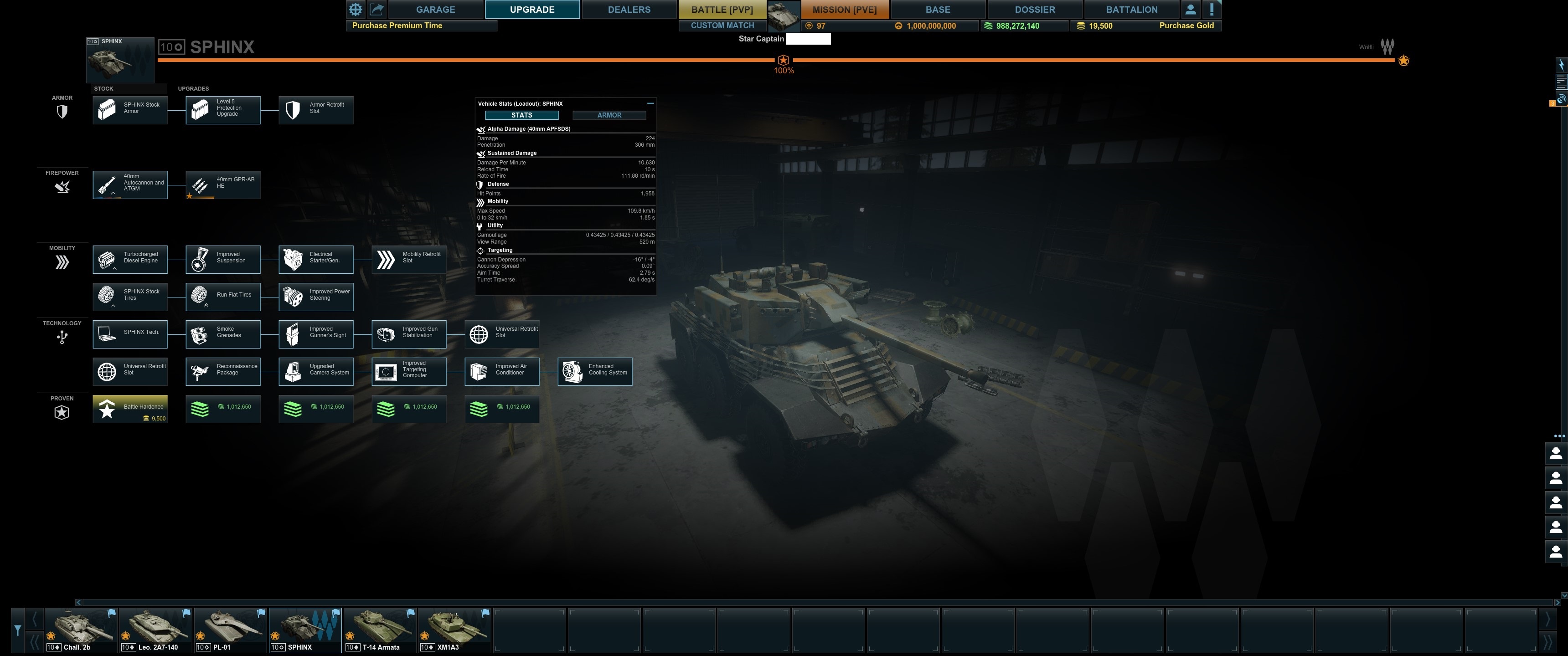Image resolution: width=1568 pixels, height=656 pixels.
Task: Choose the Smoke Grenades upgrade
Action: point(223,334)
